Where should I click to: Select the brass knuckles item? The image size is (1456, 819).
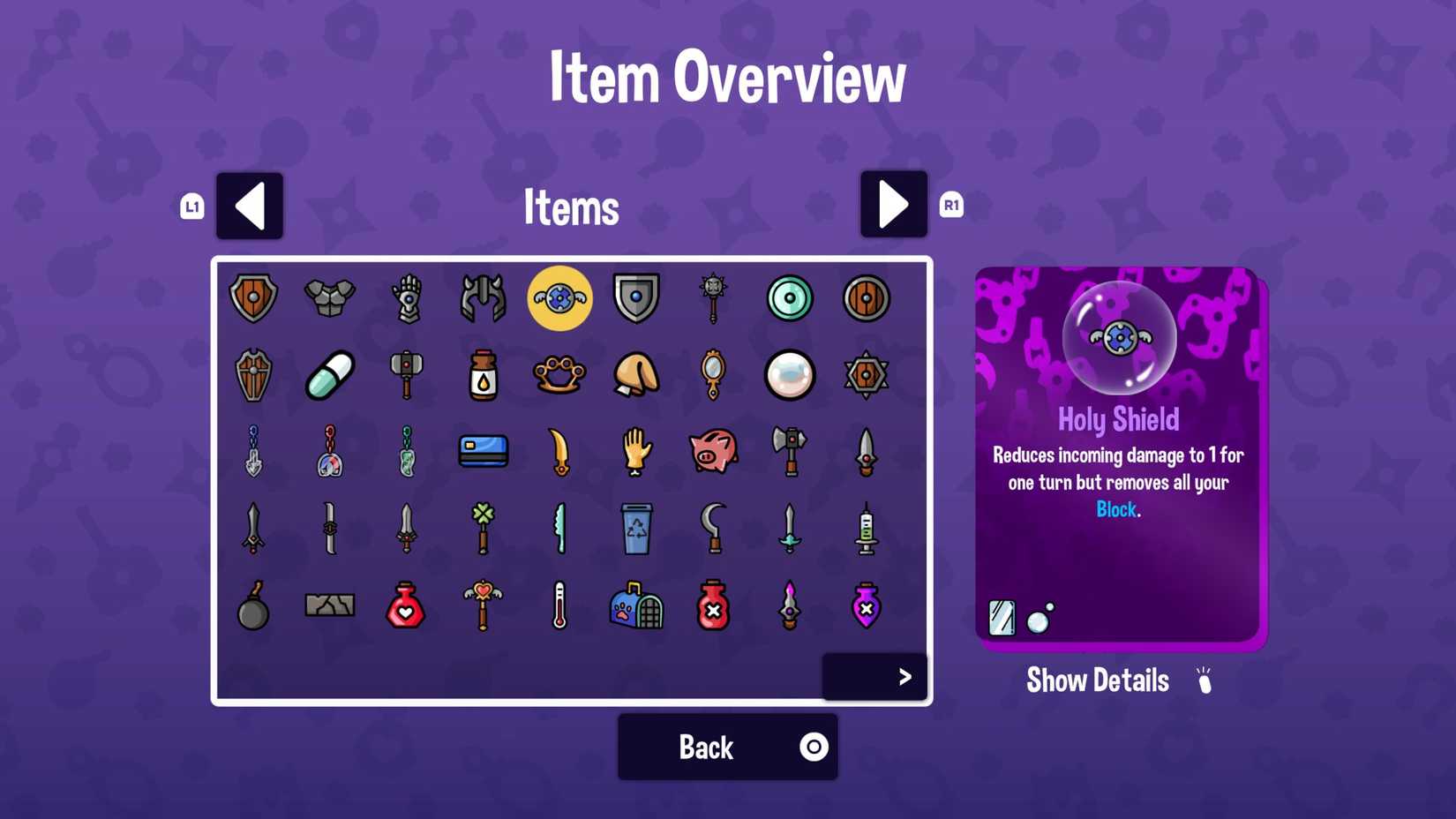point(559,374)
